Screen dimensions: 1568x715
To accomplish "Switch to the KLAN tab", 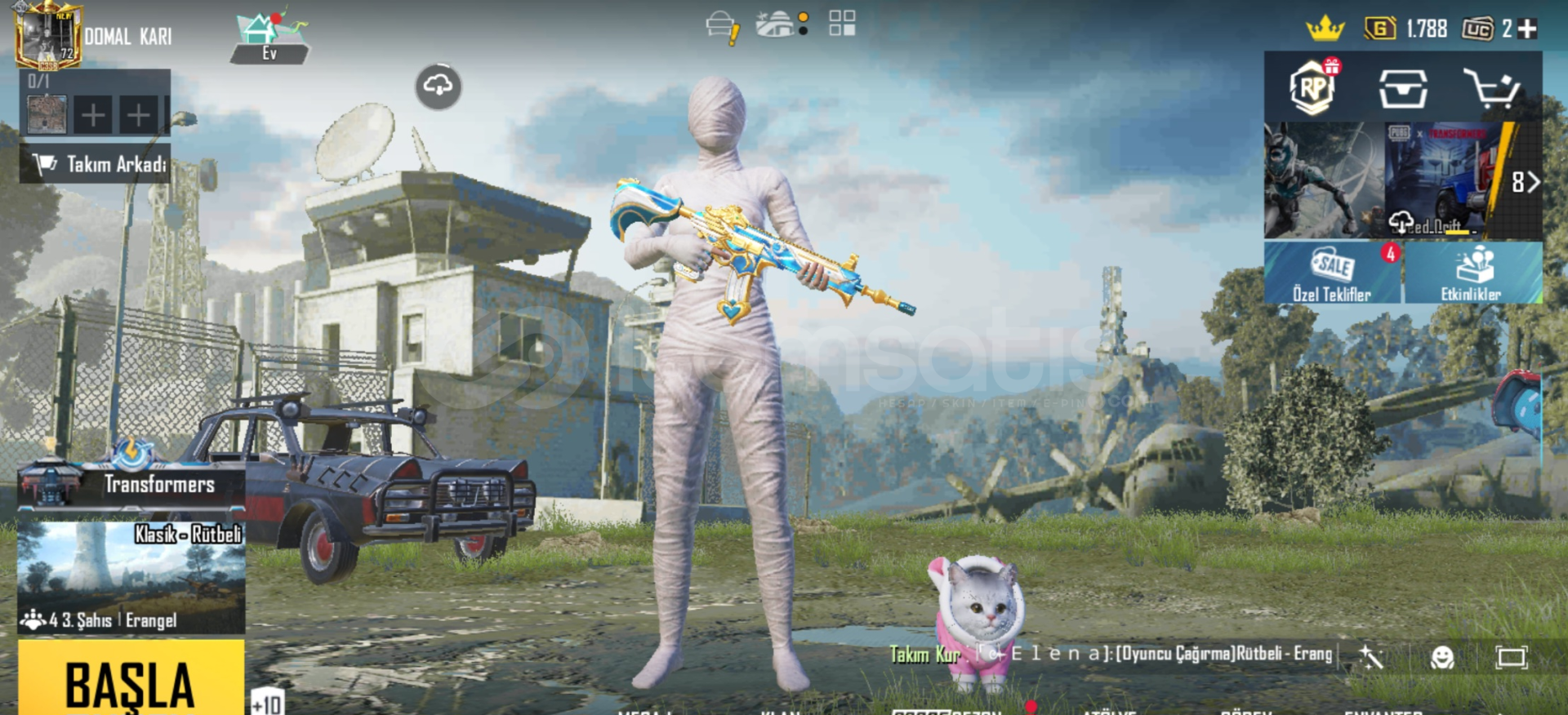I will [780, 711].
